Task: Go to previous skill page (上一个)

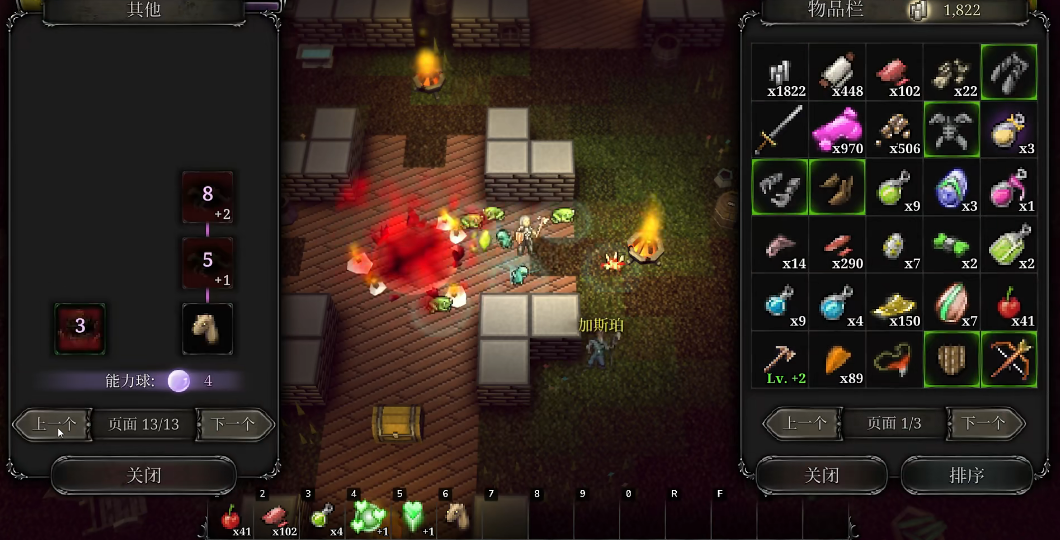Action: (53, 424)
